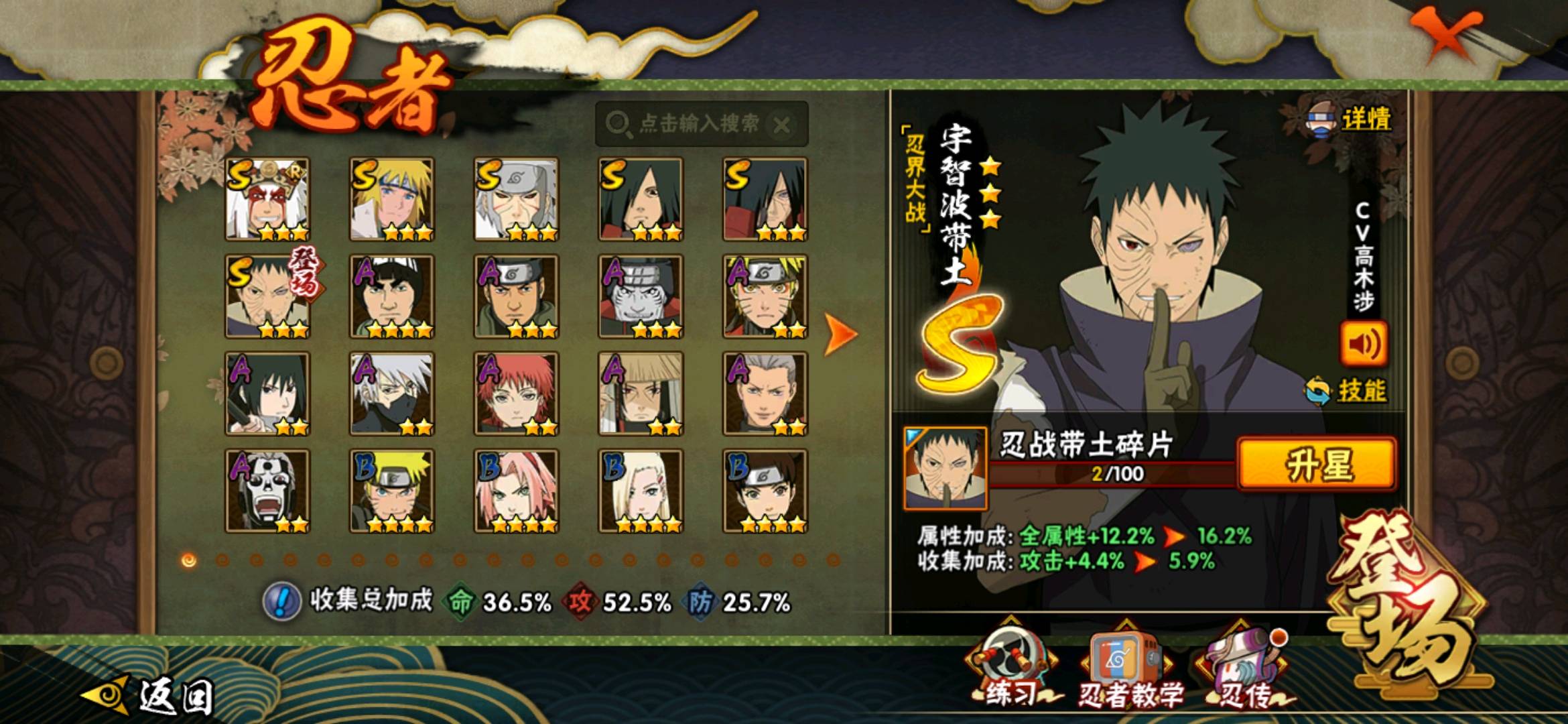Play the character voice speaker button

1363,344
